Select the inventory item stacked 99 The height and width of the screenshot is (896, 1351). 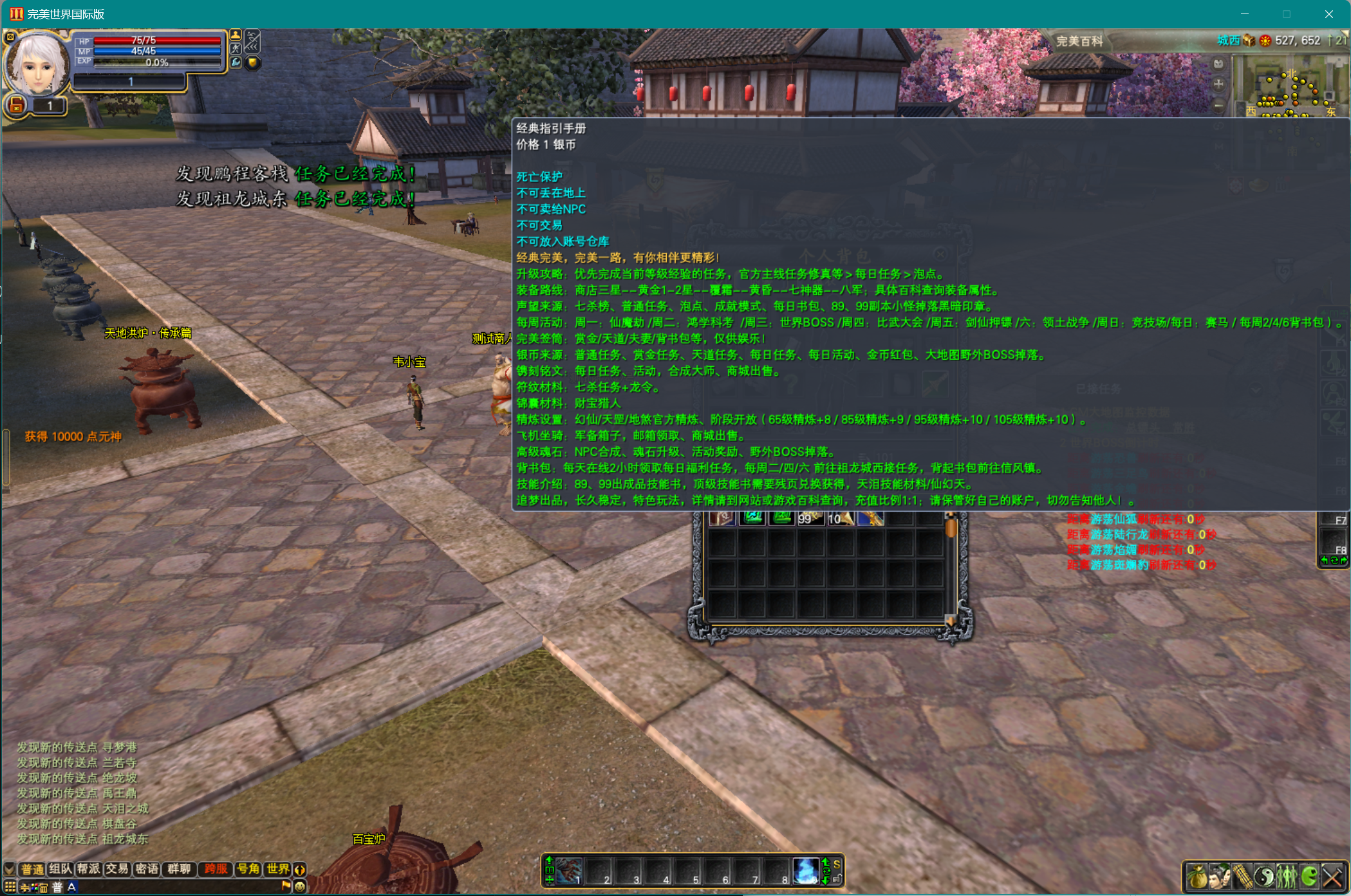(809, 518)
